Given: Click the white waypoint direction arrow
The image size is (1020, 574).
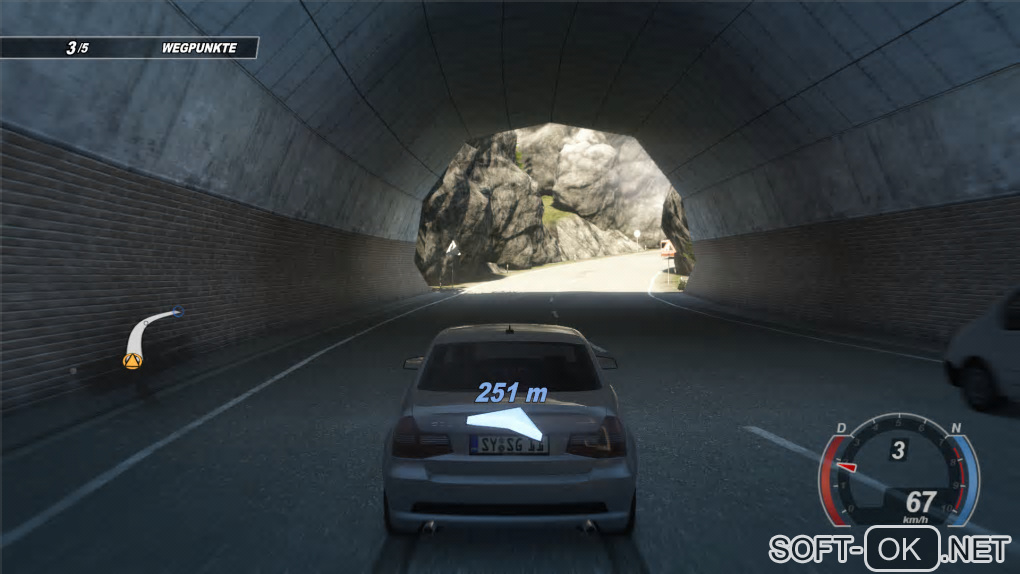Looking at the screenshot, I should [506, 422].
